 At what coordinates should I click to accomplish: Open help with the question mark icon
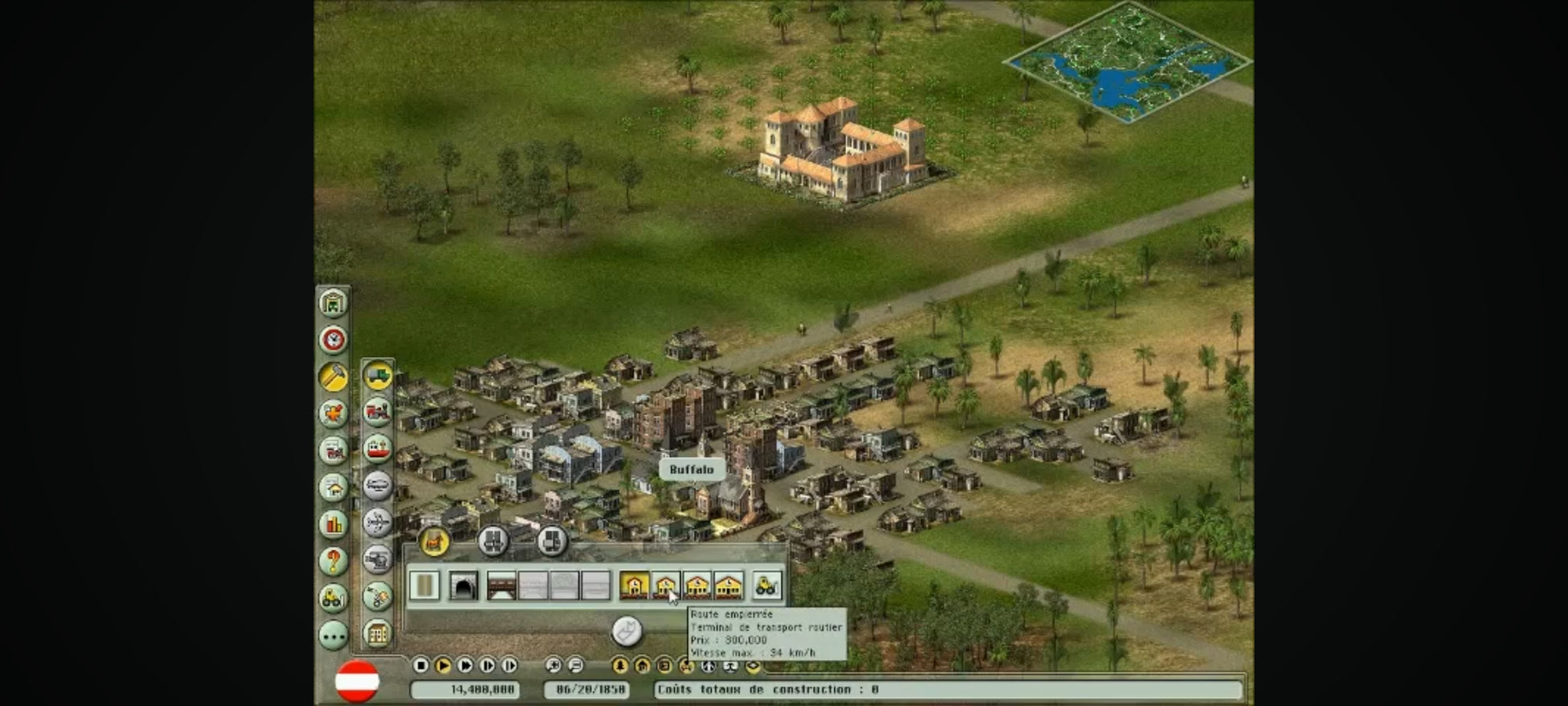click(333, 561)
